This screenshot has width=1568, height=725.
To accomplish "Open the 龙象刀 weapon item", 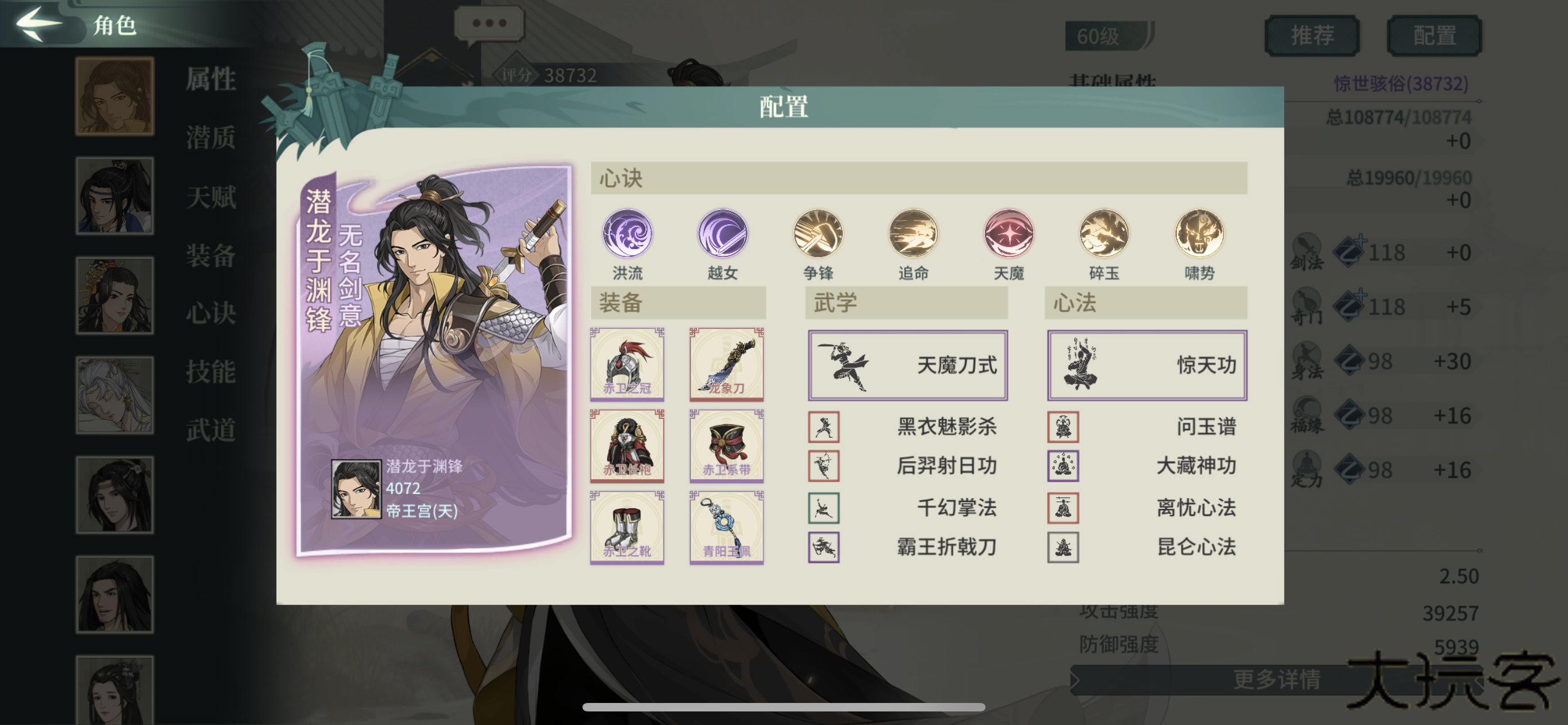I will 727,365.
